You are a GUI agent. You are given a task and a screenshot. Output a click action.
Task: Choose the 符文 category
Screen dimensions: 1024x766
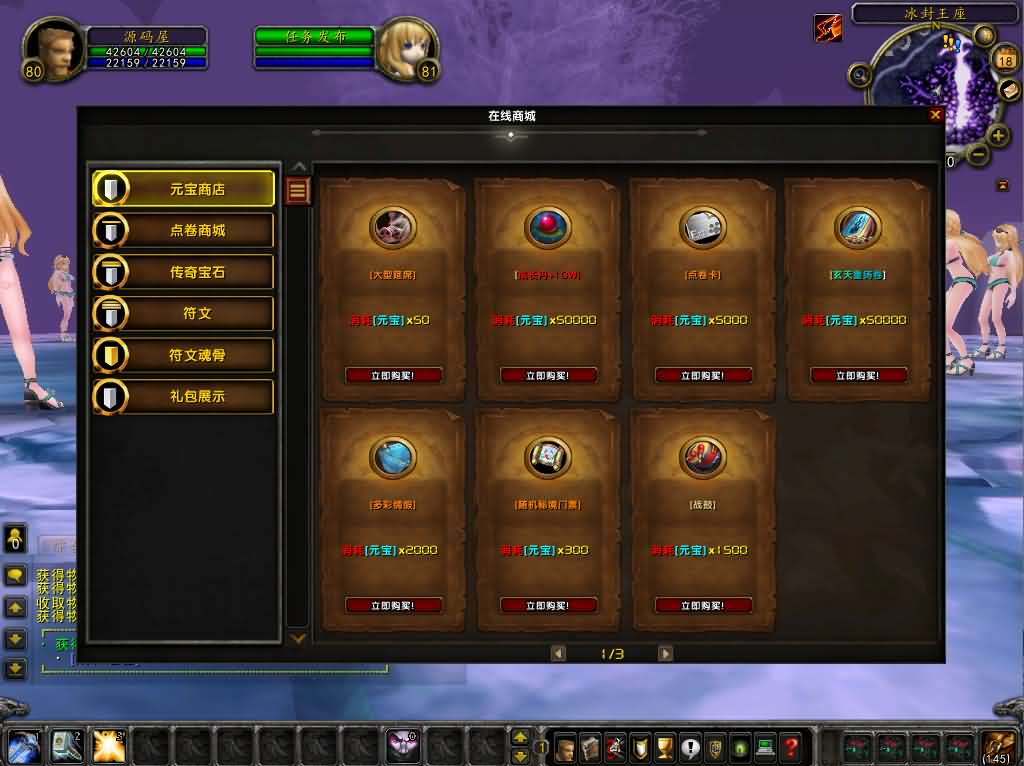[x=183, y=314]
